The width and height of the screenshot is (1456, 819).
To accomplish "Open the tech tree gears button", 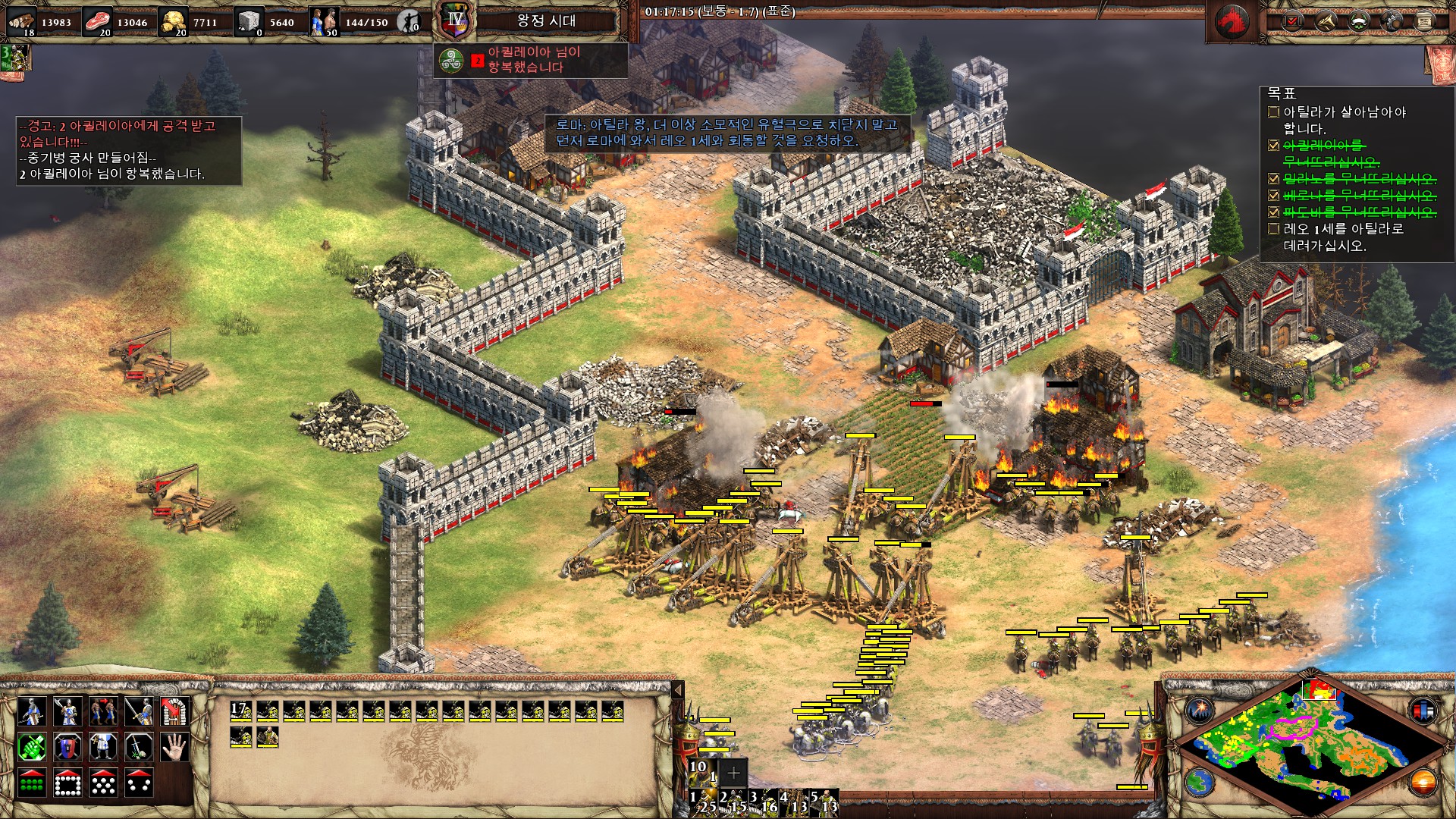I will (x=1392, y=21).
